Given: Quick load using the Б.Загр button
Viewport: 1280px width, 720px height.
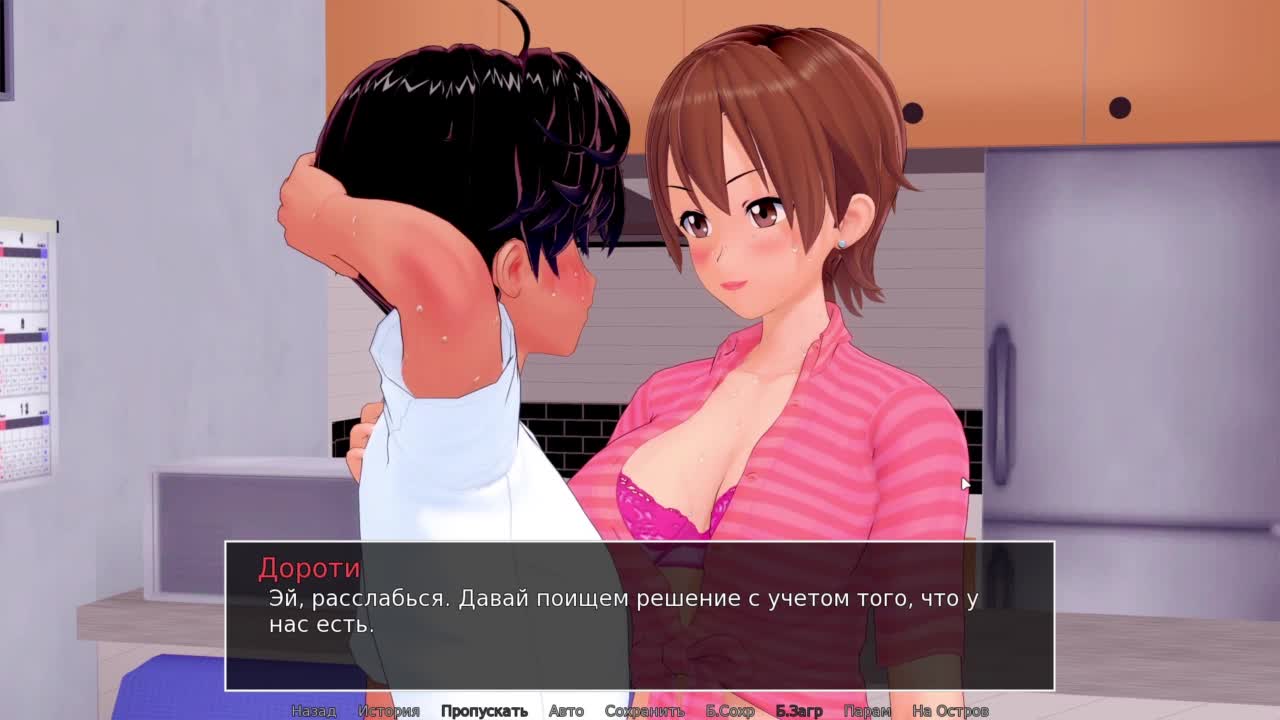Looking at the screenshot, I should pyautogui.click(x=799, y=711).
